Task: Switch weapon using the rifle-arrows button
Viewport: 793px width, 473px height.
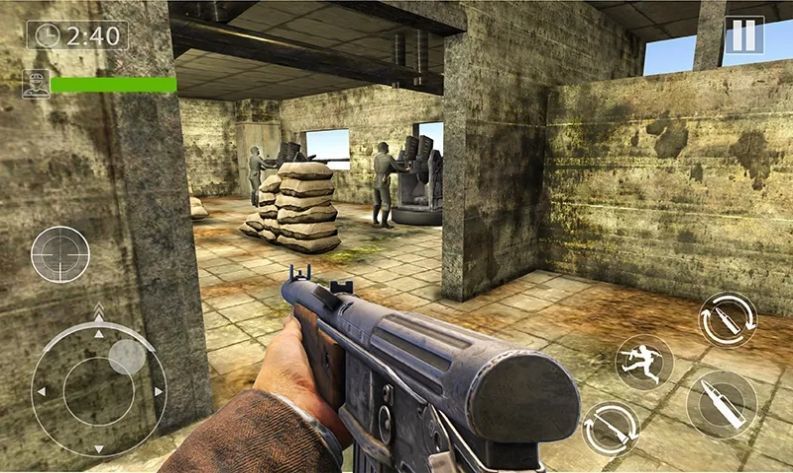Action: click(x=611, y=430)
